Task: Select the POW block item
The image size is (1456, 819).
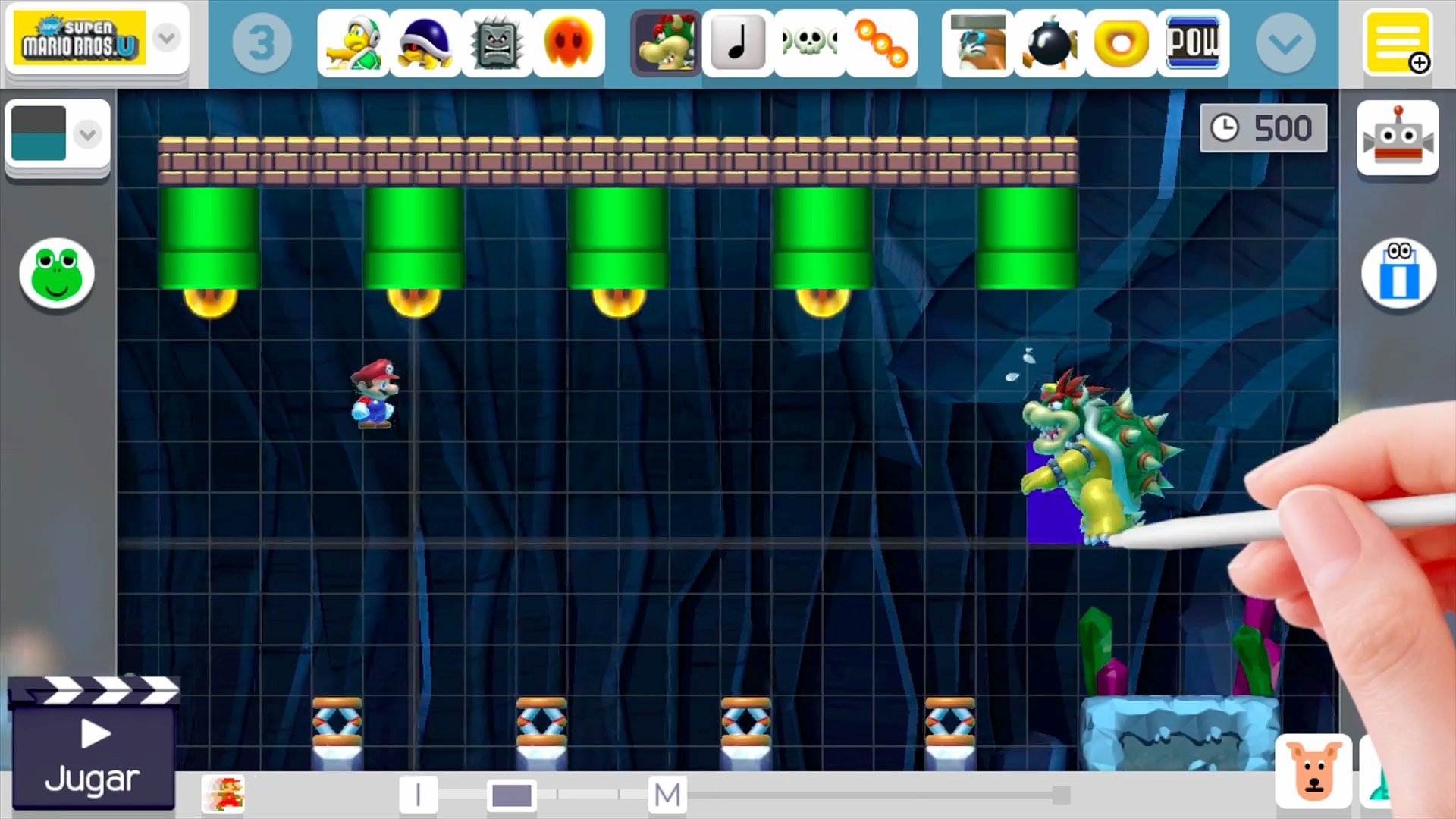Action: click(x=1194, y=42)
